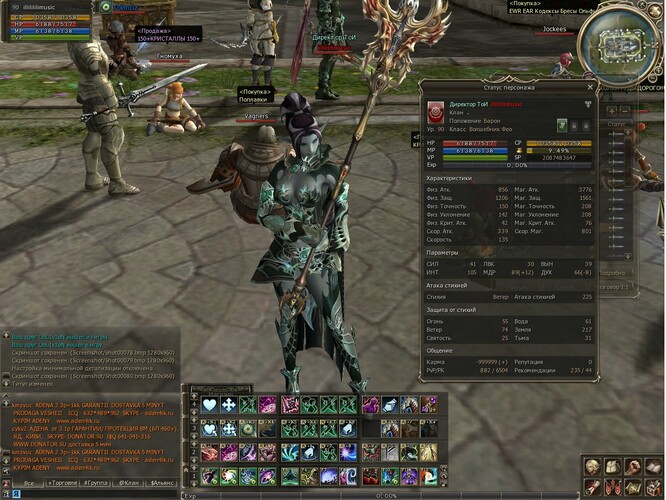Expand the status window corner dropdown arrow
666x500 pixels.
[x=588, y=104]
